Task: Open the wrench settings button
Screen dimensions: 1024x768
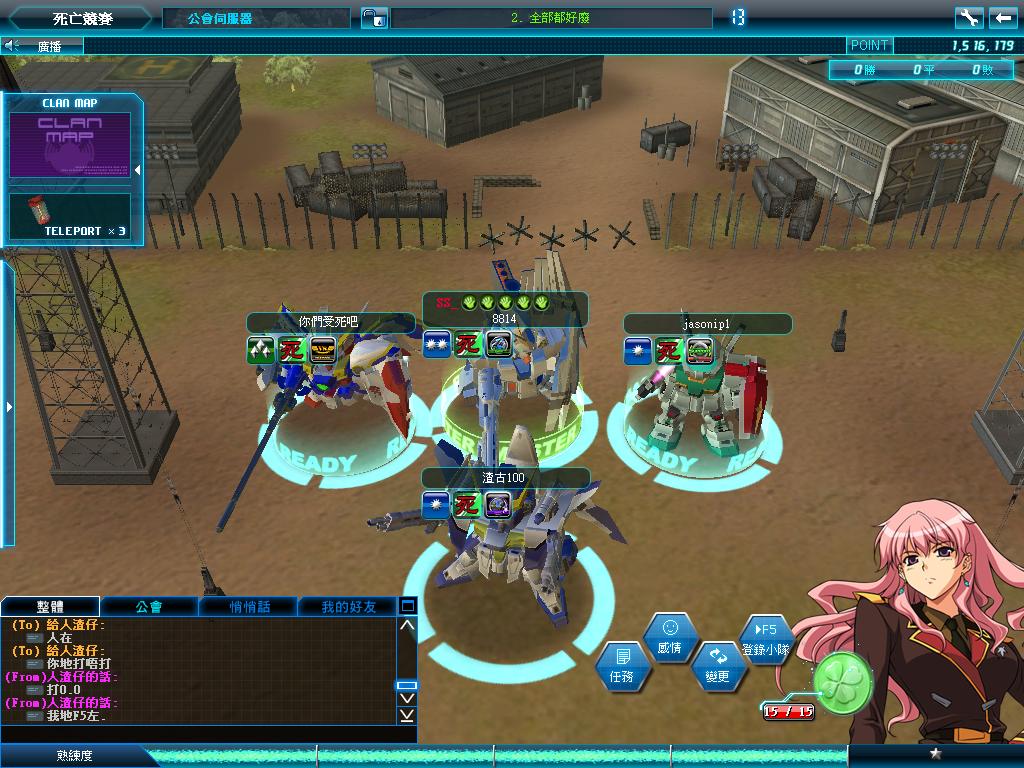Action: click(968, 18)
